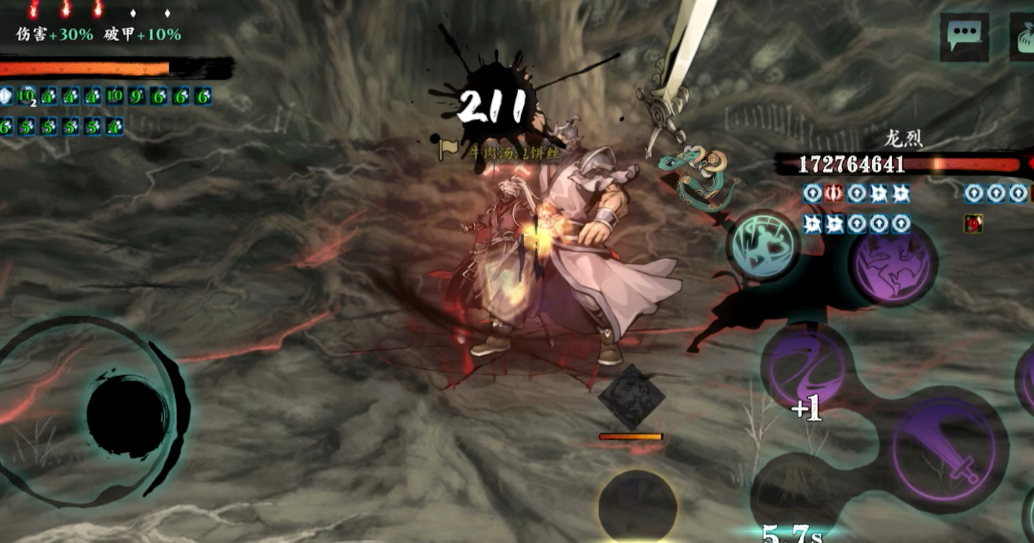Screen dimensions: 1034x543
Task: Open the bag icon beside chat
Action: [x=1023, y=38]
